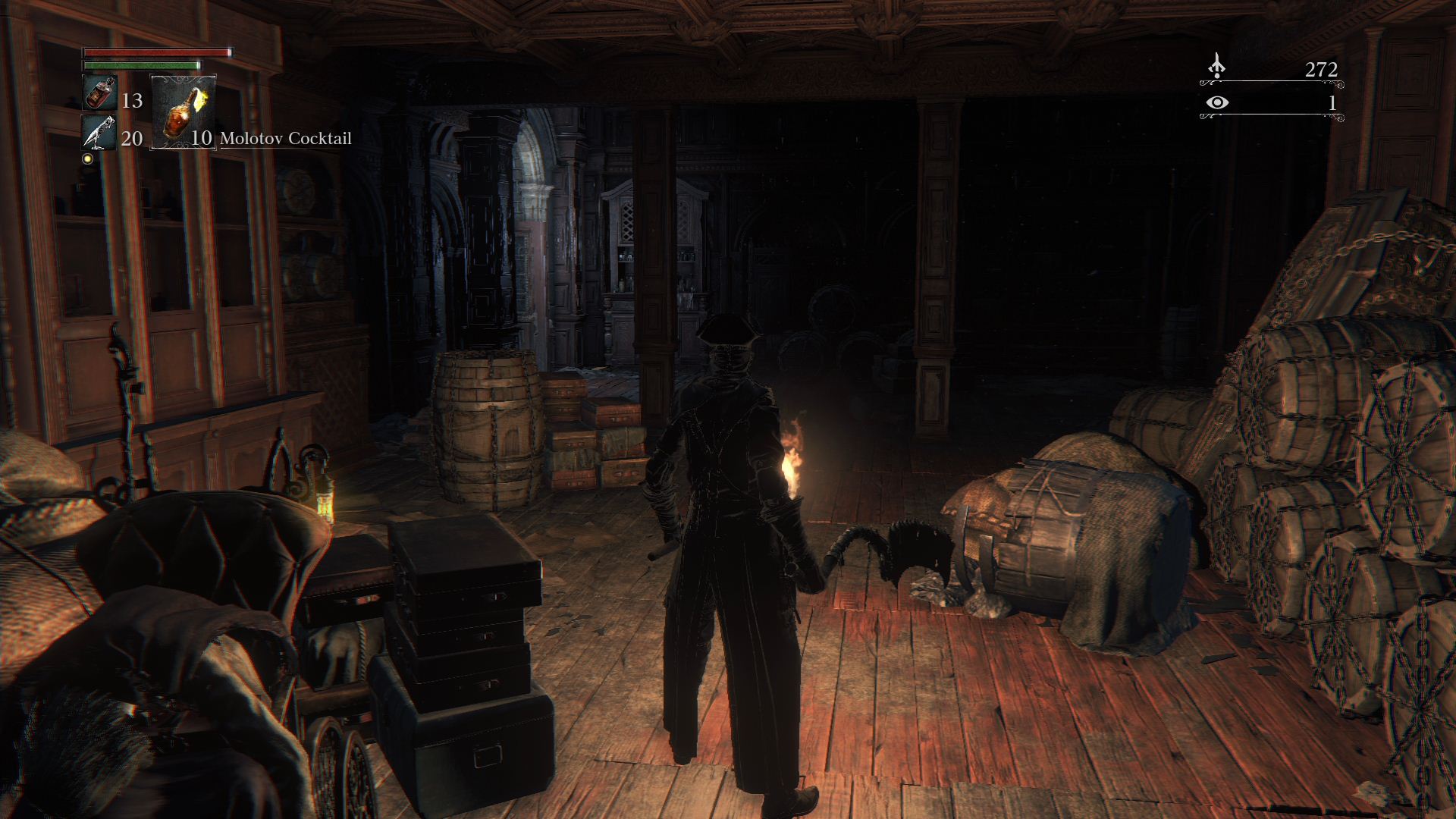Use the Molotov Cocktail quick item slot
1456x819 pixels.
pos(184,111)
